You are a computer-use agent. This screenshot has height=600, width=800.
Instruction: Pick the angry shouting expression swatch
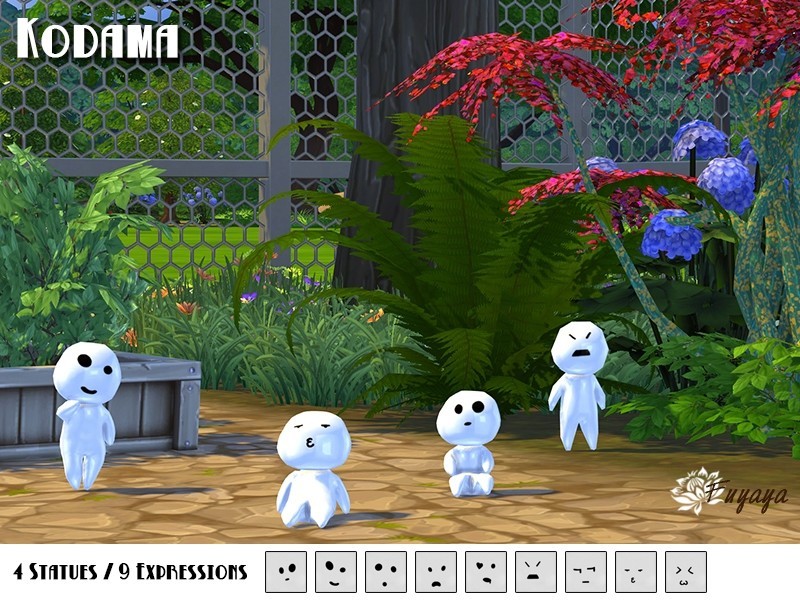(x=536, y=572)
